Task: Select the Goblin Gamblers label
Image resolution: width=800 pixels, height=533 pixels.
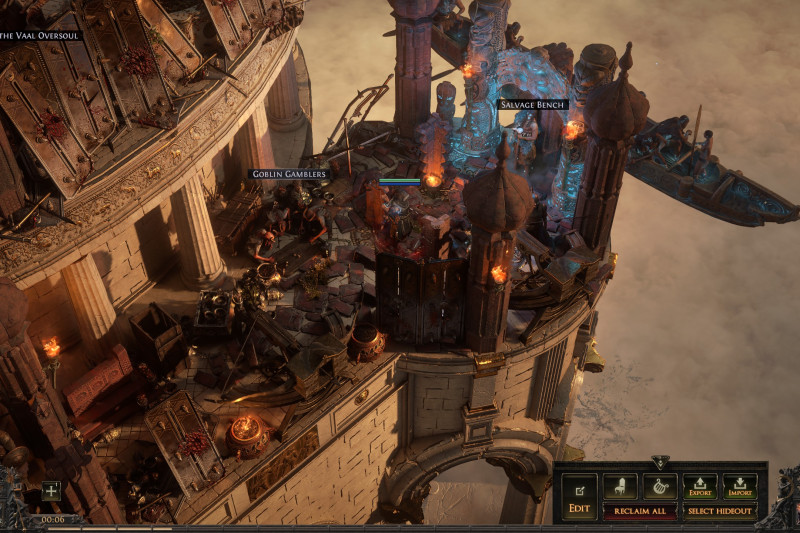Action: pos(288,174)
